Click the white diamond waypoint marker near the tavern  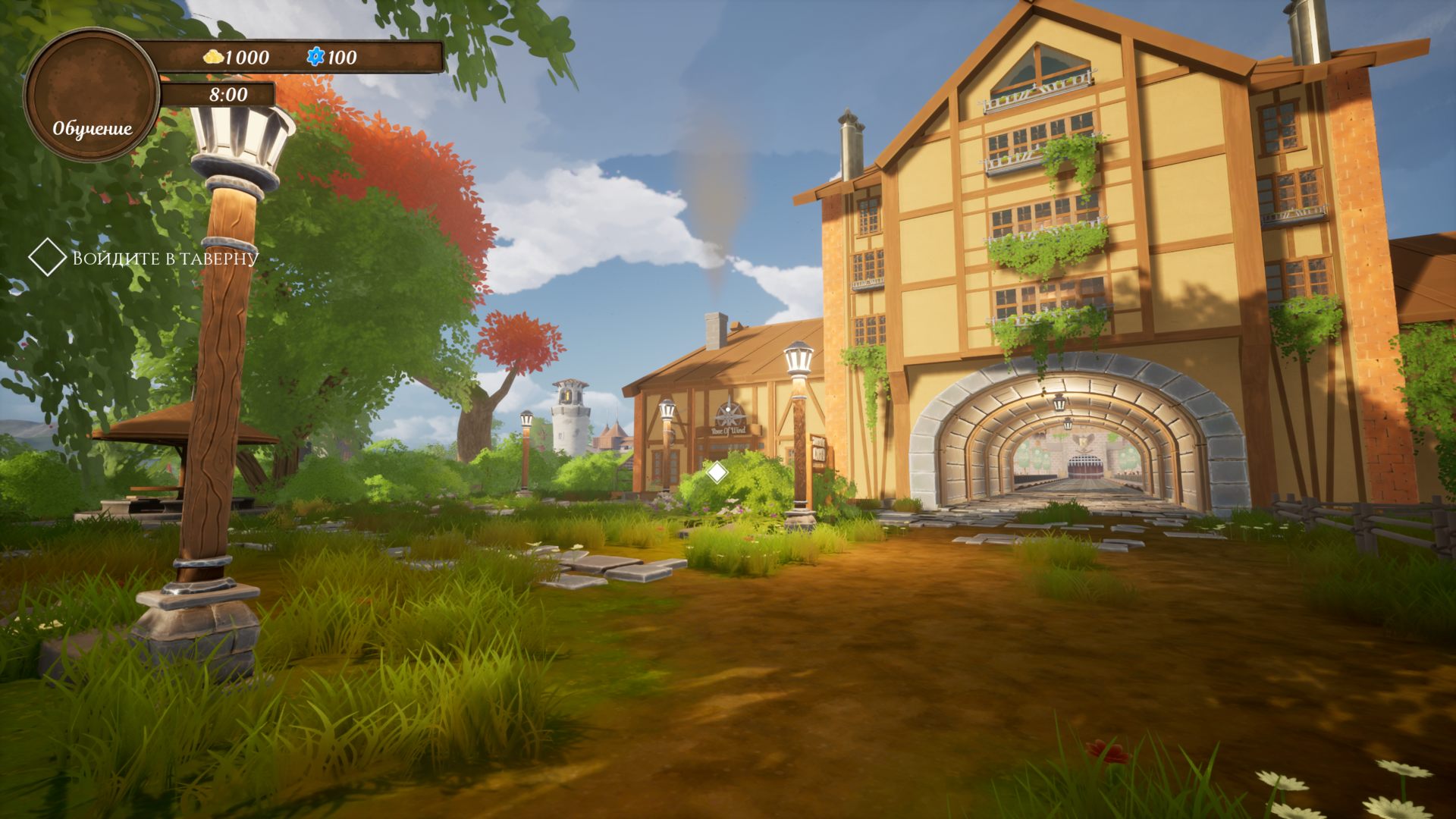(717, 472)
